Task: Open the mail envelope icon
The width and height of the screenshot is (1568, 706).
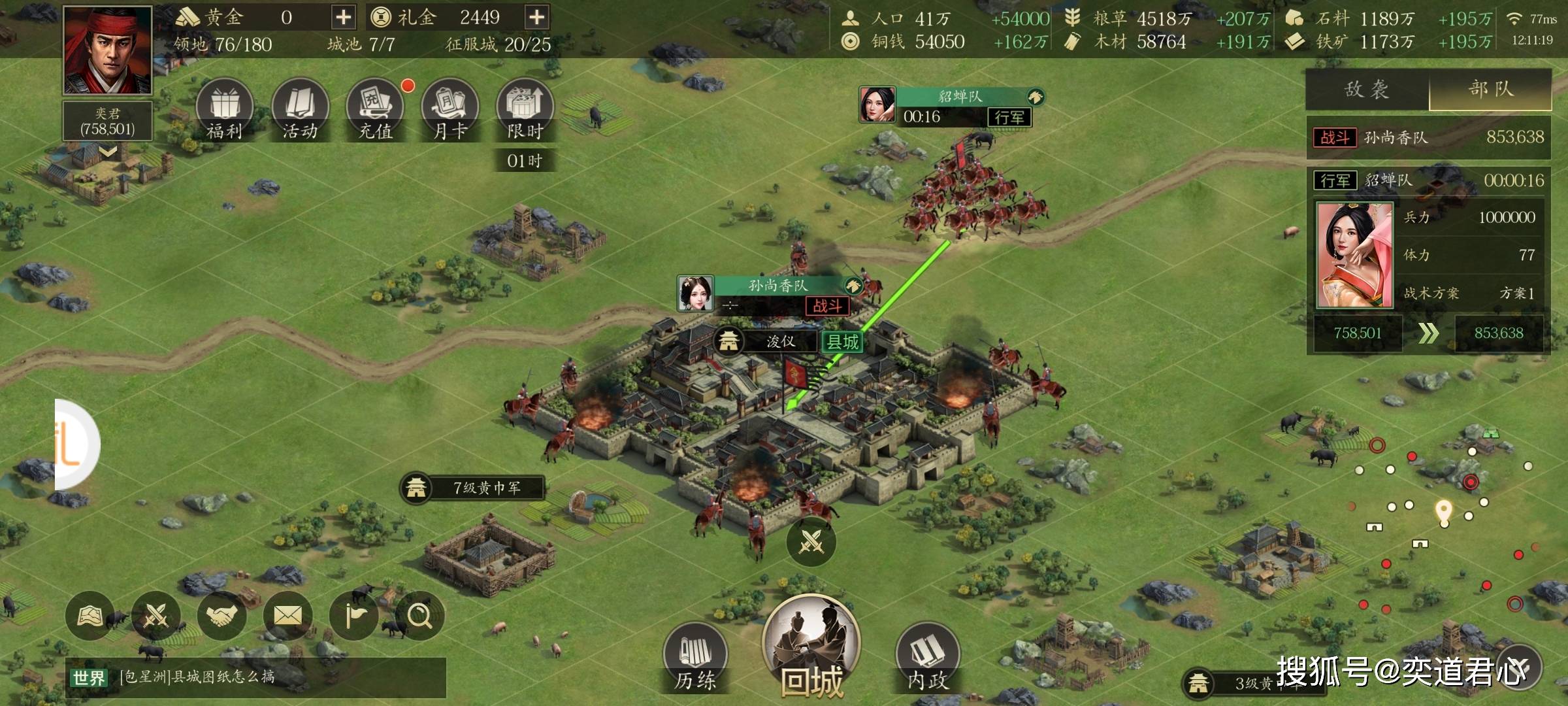Action: pyautogui.click(x=287, y=616)
